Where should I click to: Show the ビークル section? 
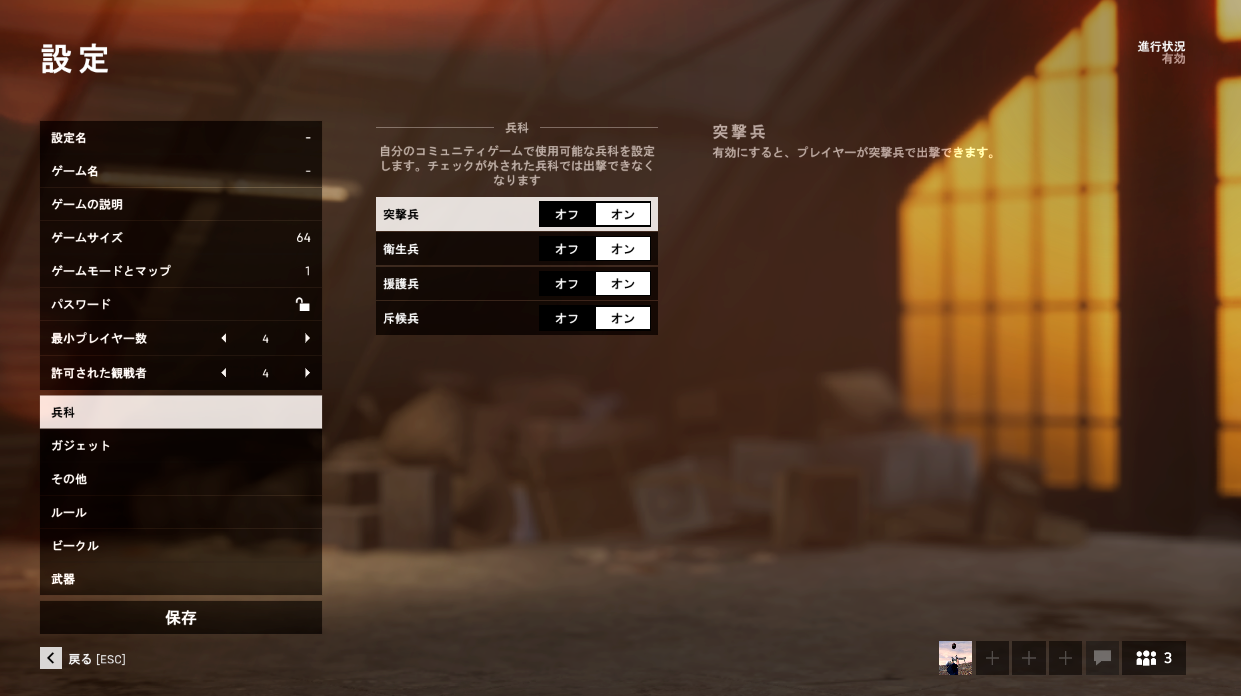tap(180, 546)
